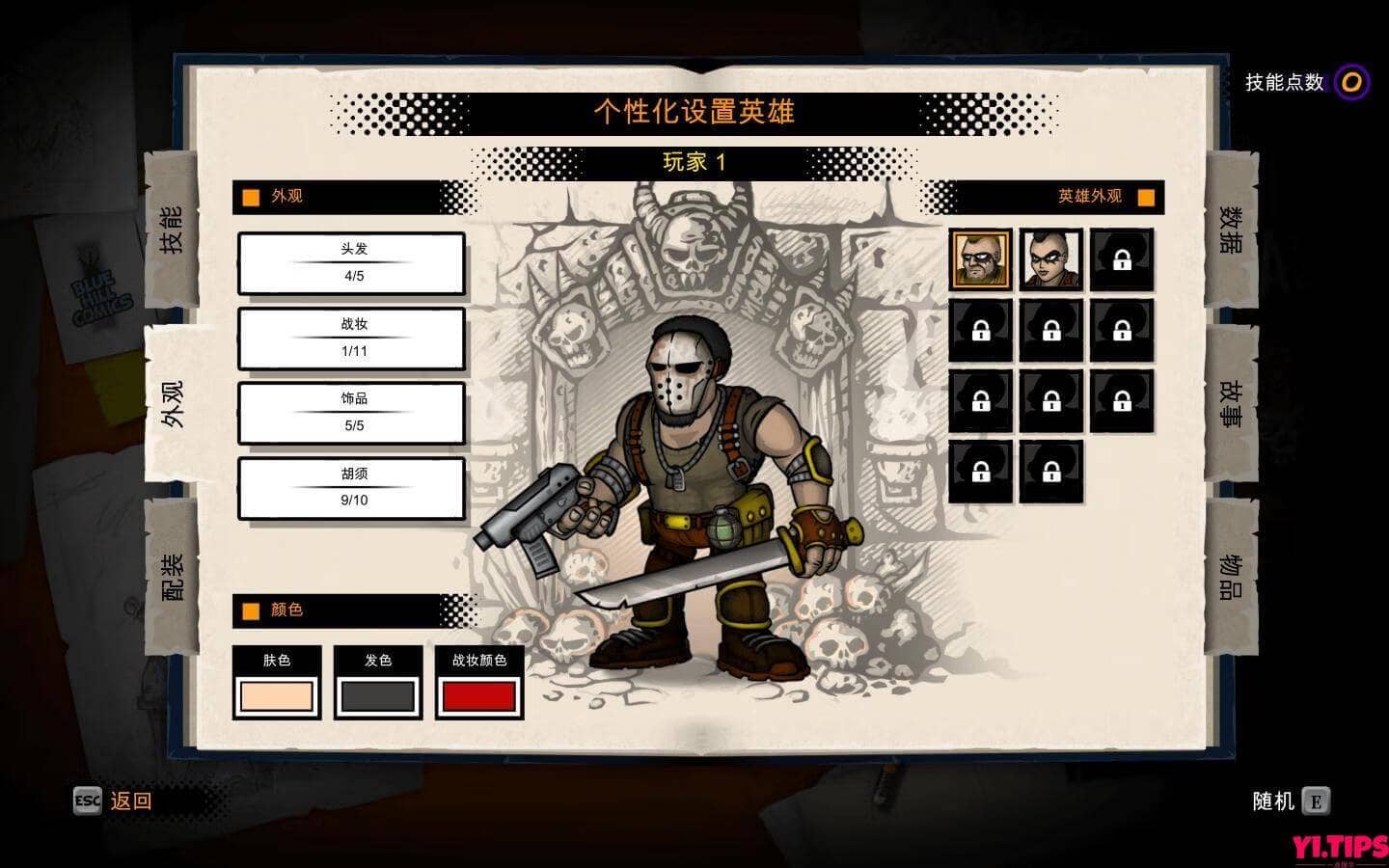Click the ESC key icon next to 返回
Screen dimensions: 1389x868
[x=86, y=800]
